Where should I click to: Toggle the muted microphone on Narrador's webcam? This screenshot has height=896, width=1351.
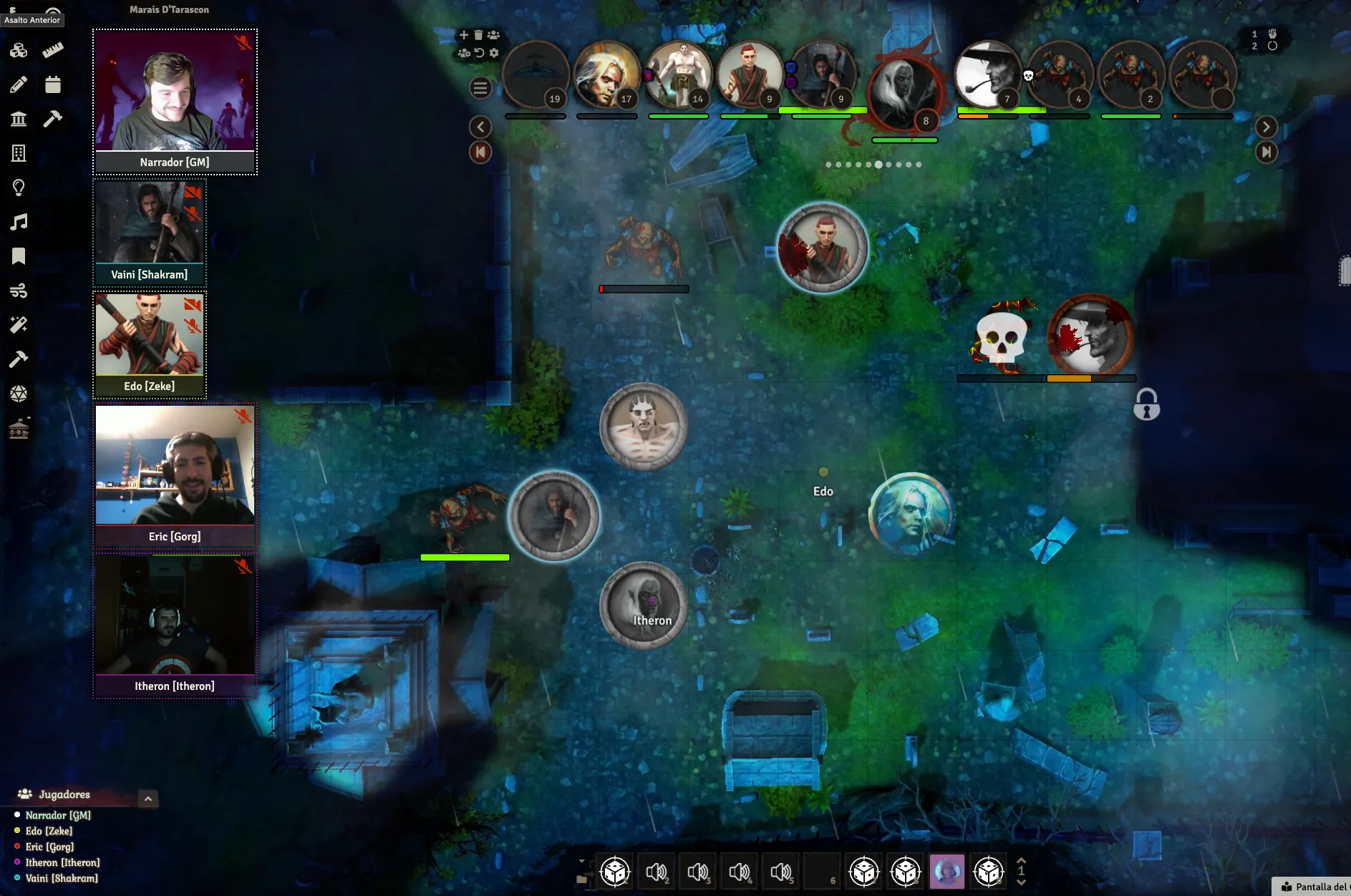(x=245, y=44)
